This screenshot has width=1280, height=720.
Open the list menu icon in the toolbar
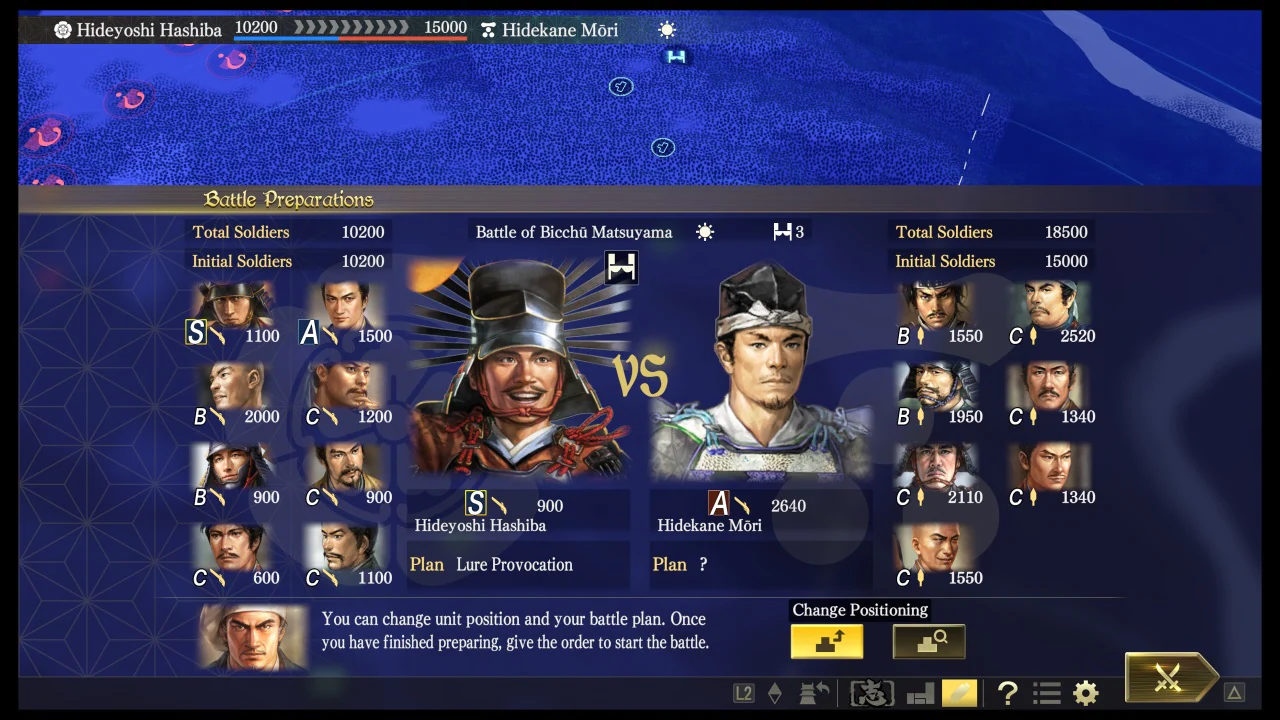pos(1046,693)
